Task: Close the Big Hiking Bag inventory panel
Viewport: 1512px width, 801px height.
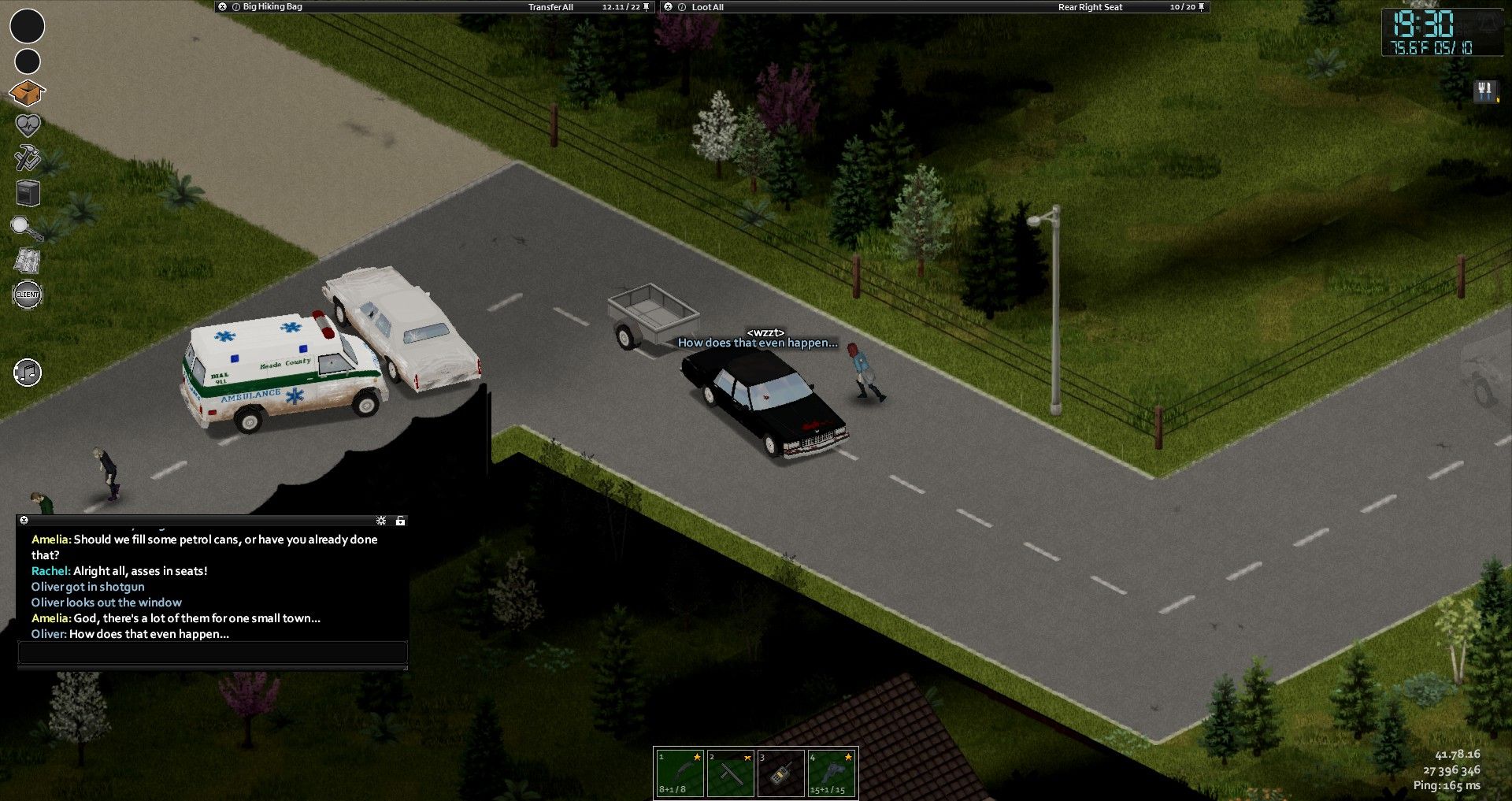Action: pos(223,7)
